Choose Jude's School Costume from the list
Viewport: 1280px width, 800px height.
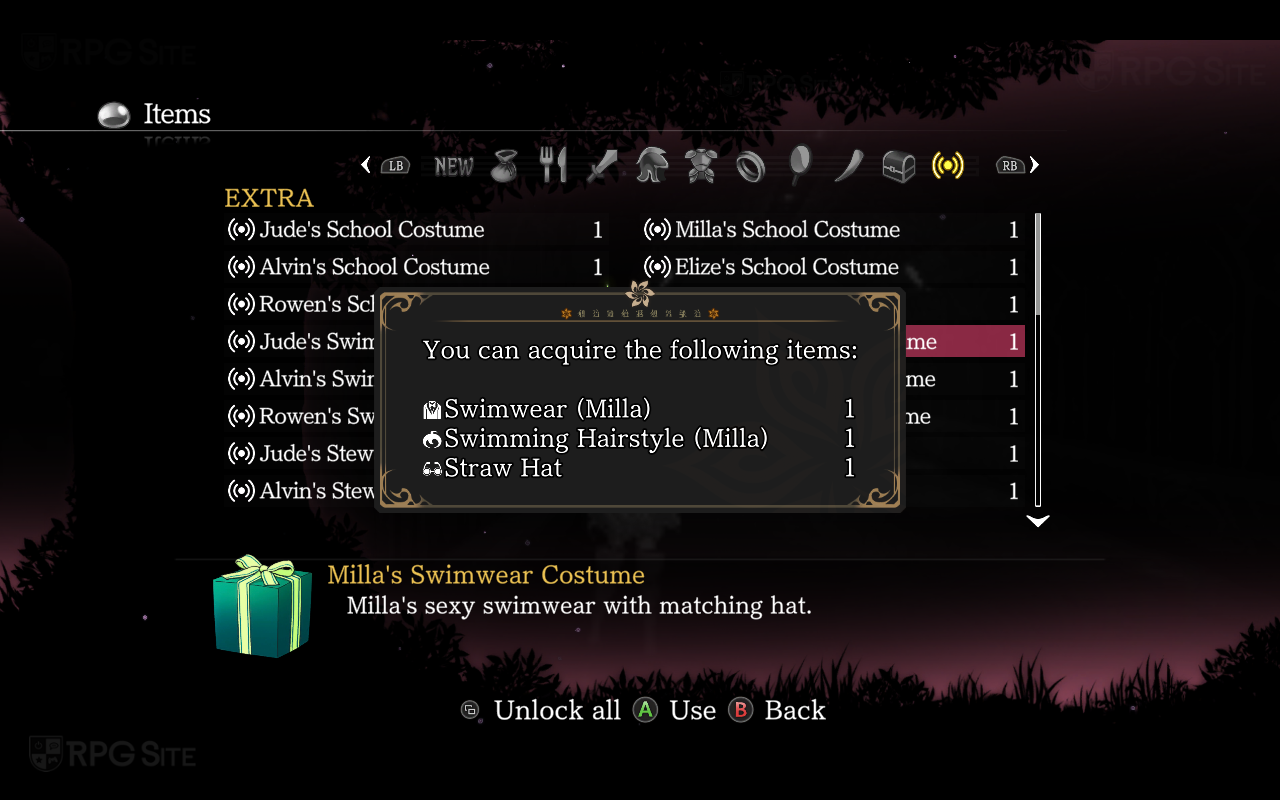tap(372, 230)
